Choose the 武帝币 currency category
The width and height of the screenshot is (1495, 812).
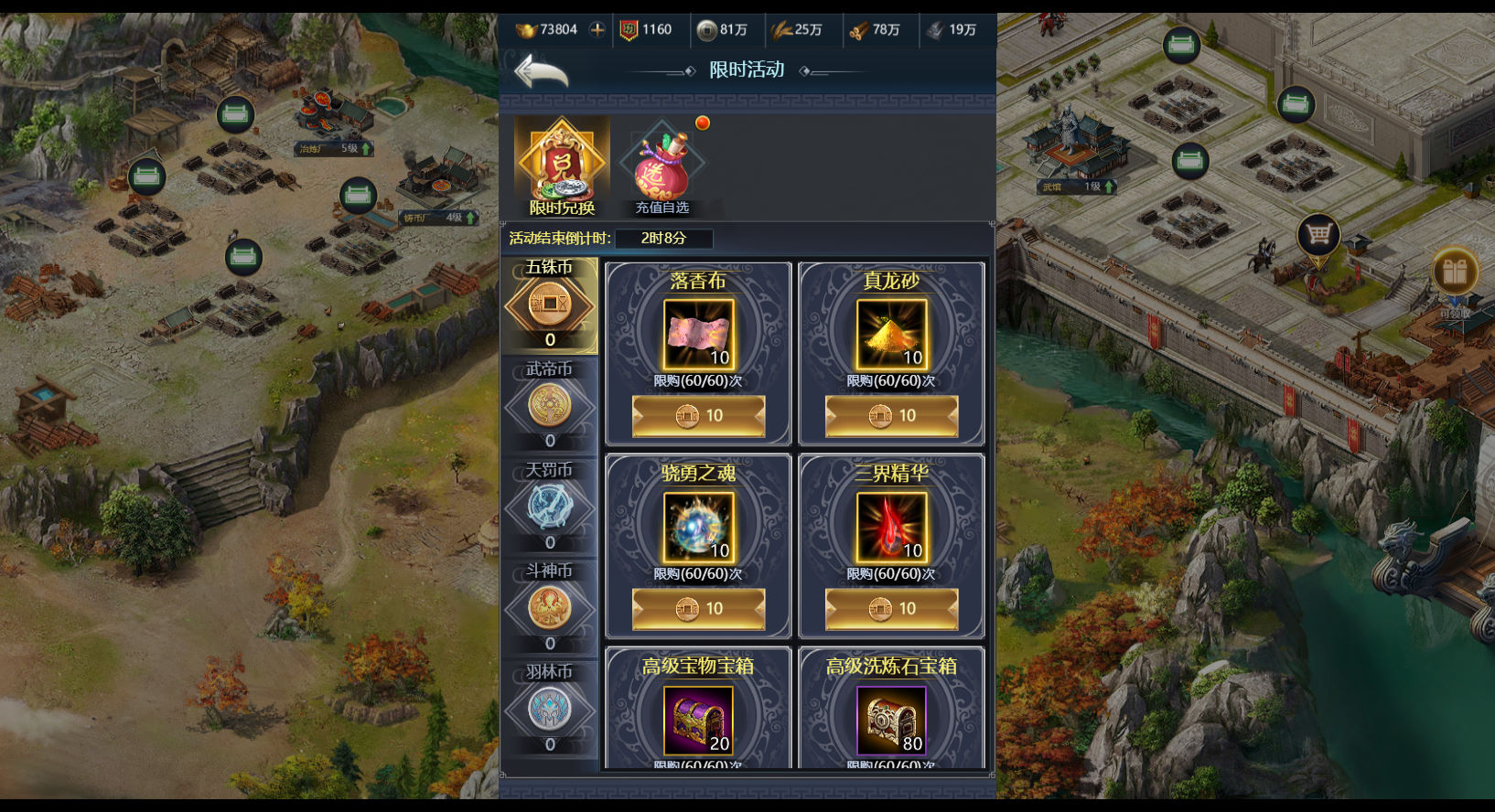(549, 406)
